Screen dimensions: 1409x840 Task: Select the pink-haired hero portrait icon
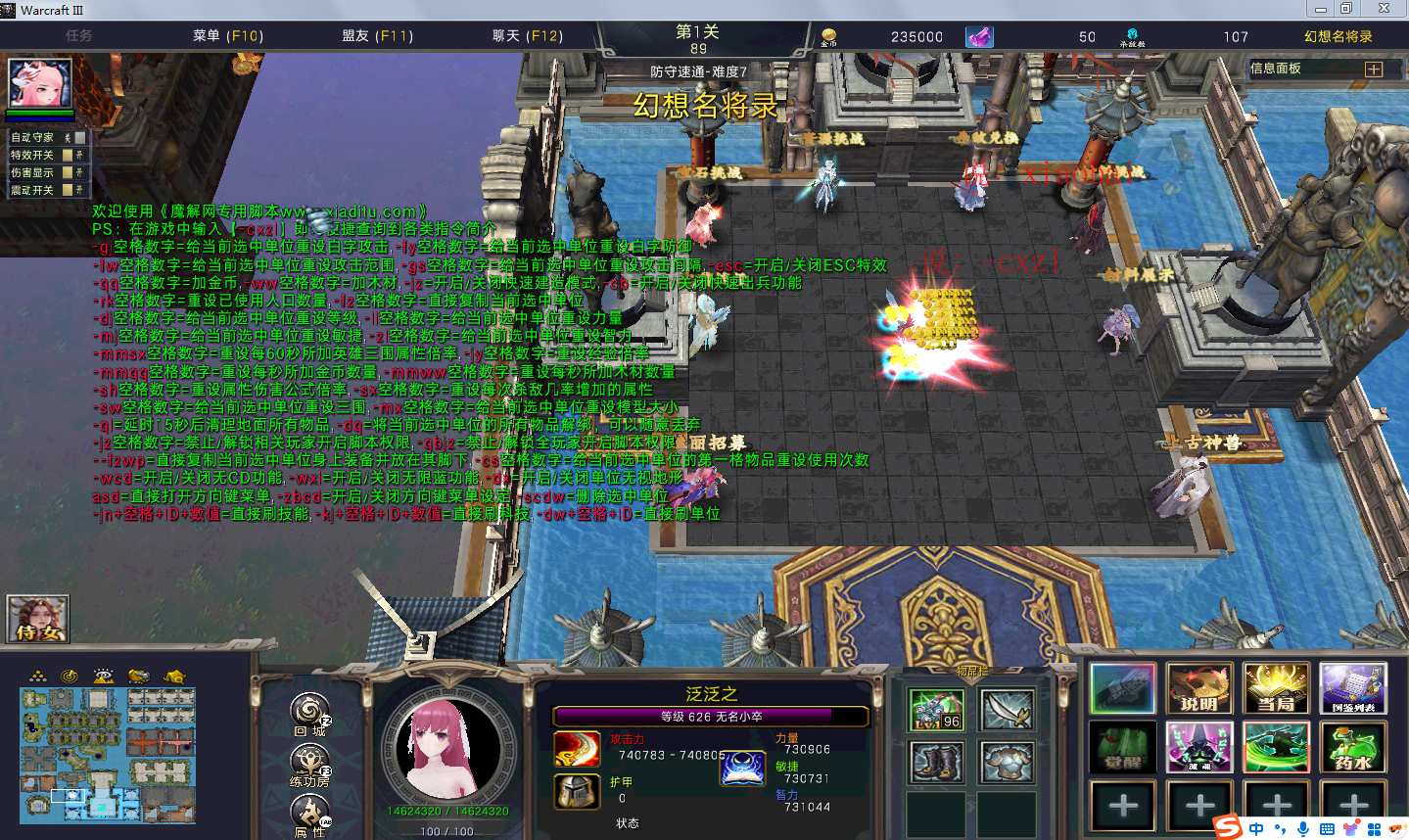40,84
